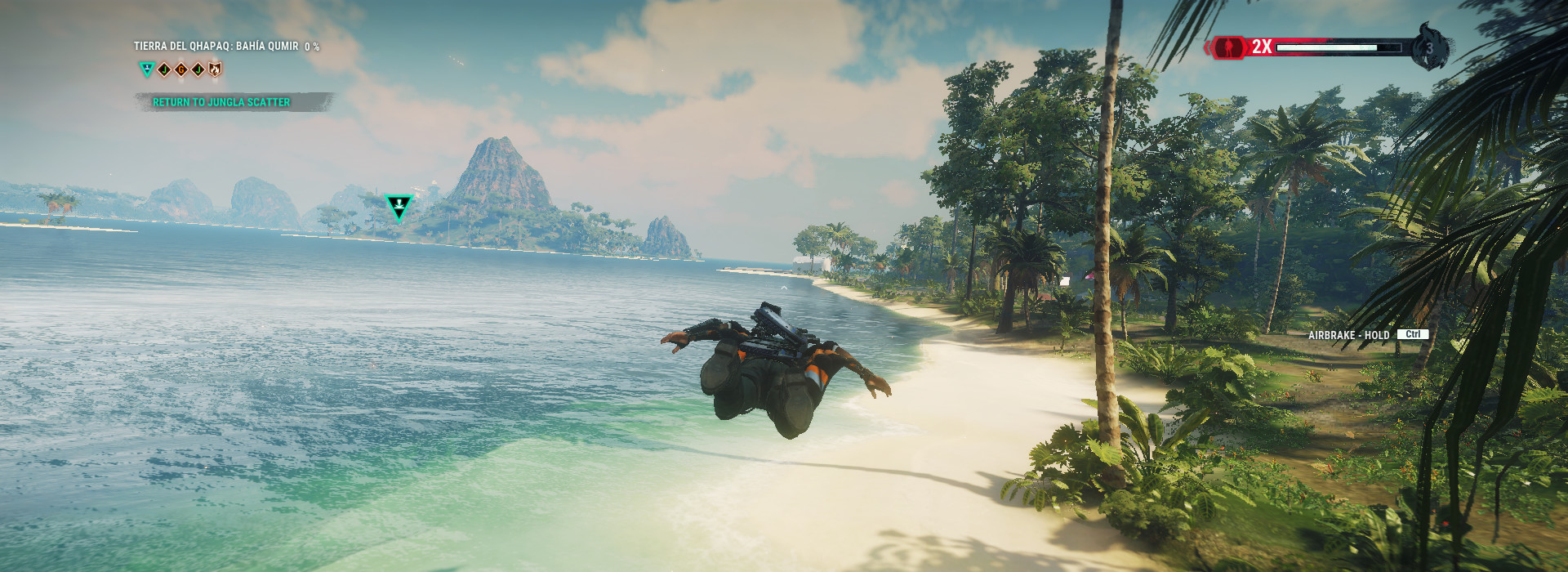Select the orange G diamond icon
The image size is (1568, 572).
tap(180, 69)
